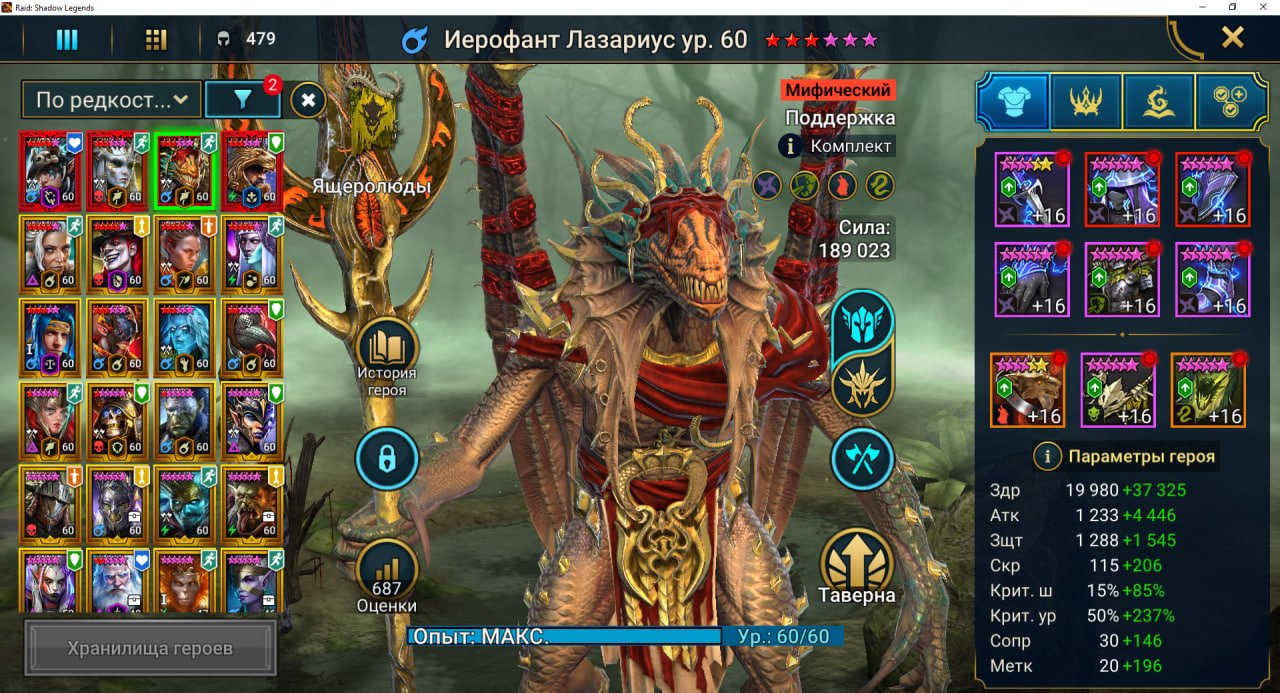Screen dimensions: 1280x693
Task: Switch to the armor equipment tab
Action: tap(1013, 101)
